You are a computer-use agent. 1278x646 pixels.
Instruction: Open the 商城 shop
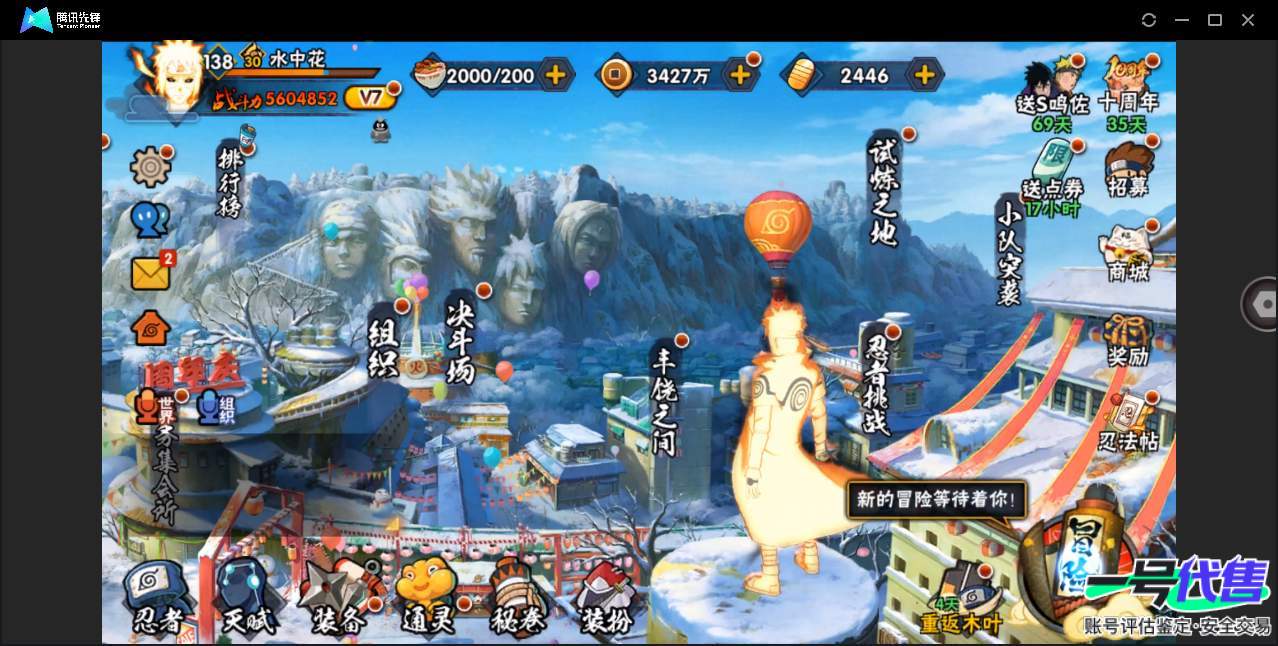pos(1127,253)
